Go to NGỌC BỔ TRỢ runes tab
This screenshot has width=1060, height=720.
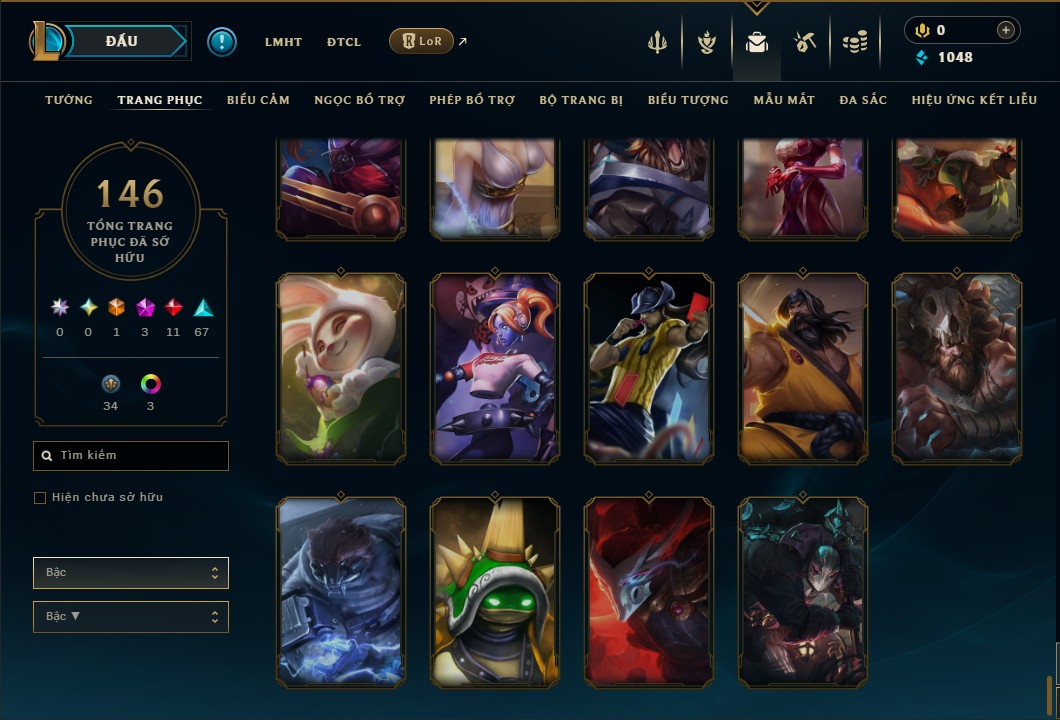tap(359, 100)
